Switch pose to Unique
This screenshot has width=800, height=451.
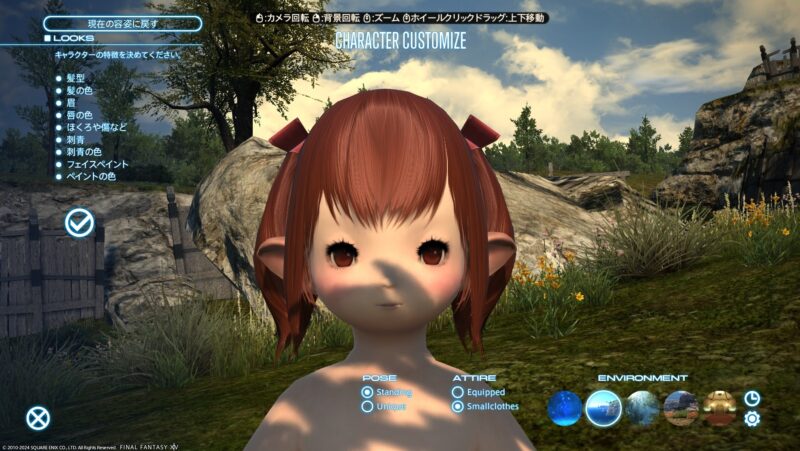click(x=368, y=407)
